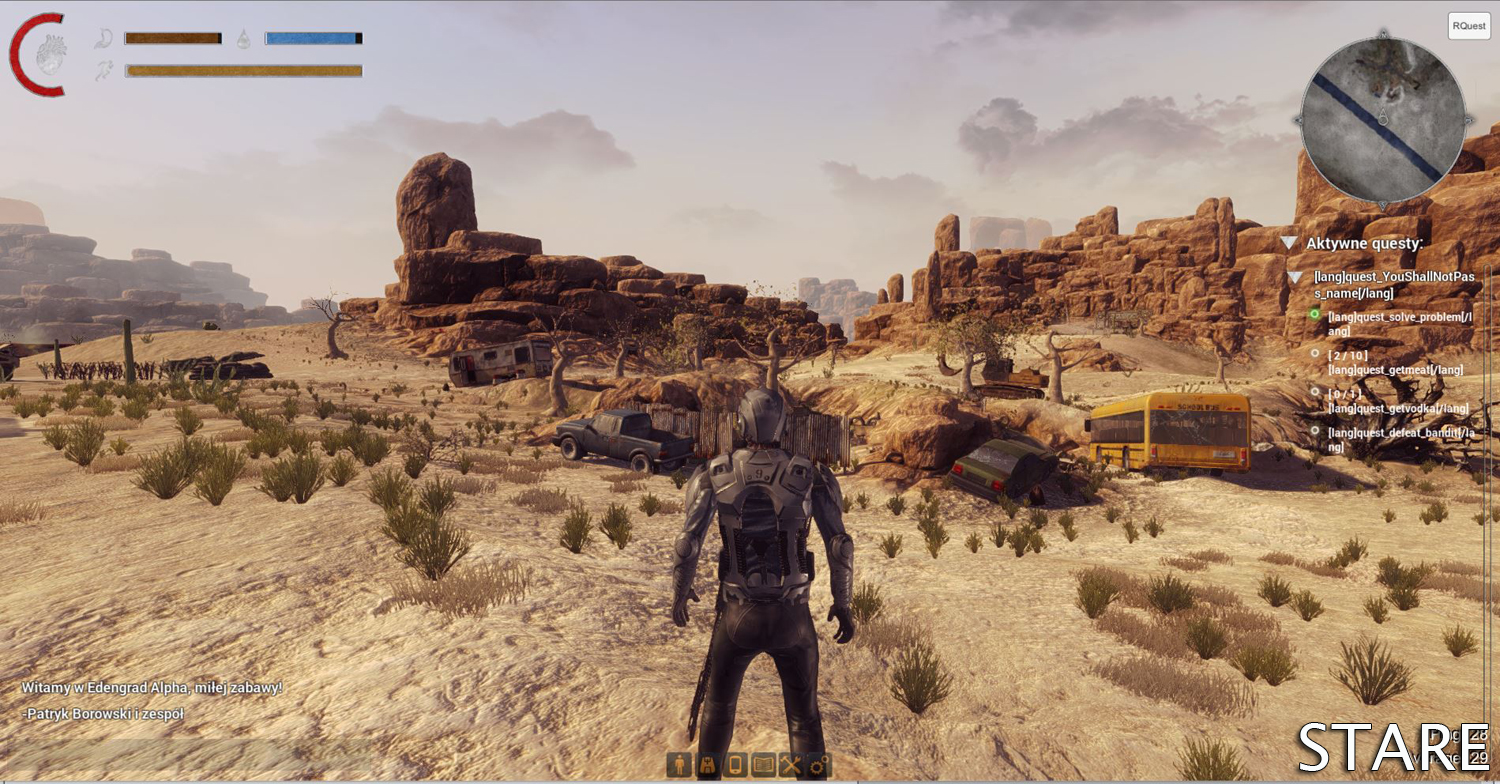The image size is (1500, 784).
Task: Open the character sheet figure icon
Action: 681,765
